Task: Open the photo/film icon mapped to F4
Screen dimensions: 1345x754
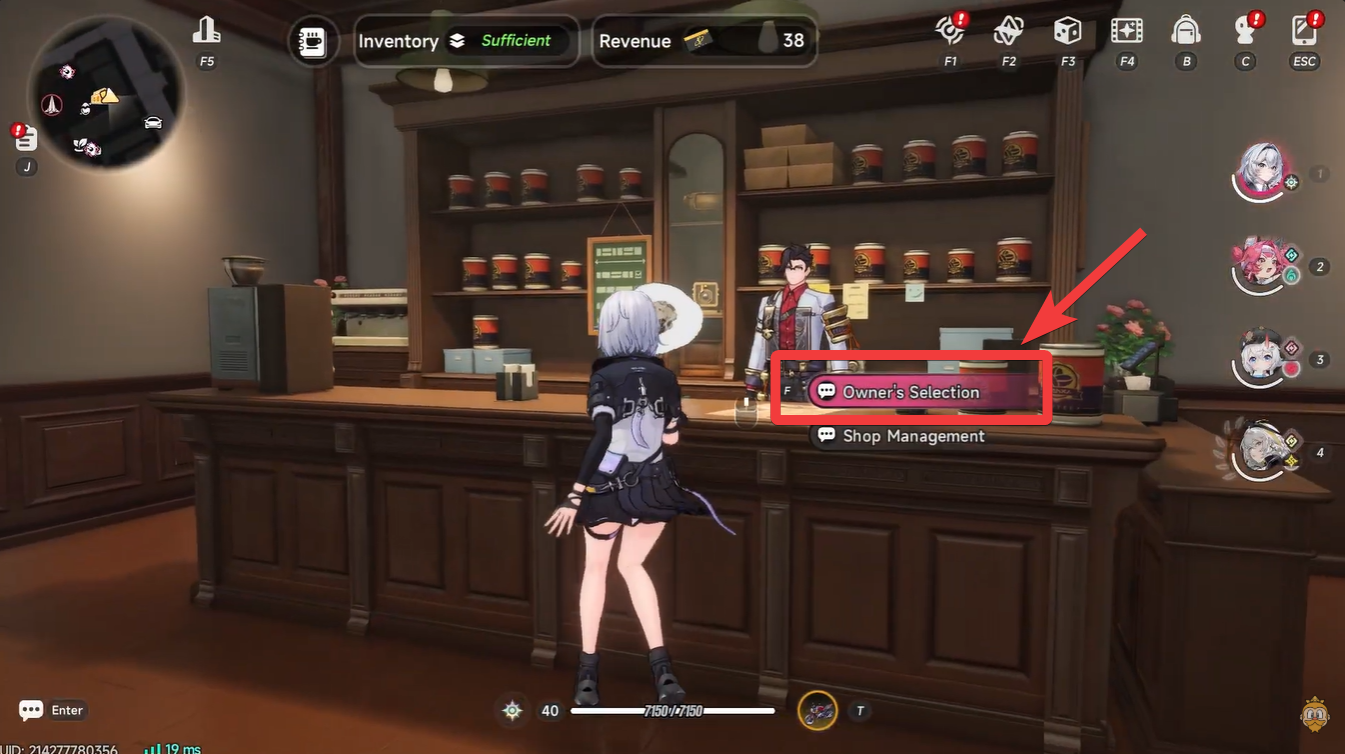Action: click(1127, 33)
